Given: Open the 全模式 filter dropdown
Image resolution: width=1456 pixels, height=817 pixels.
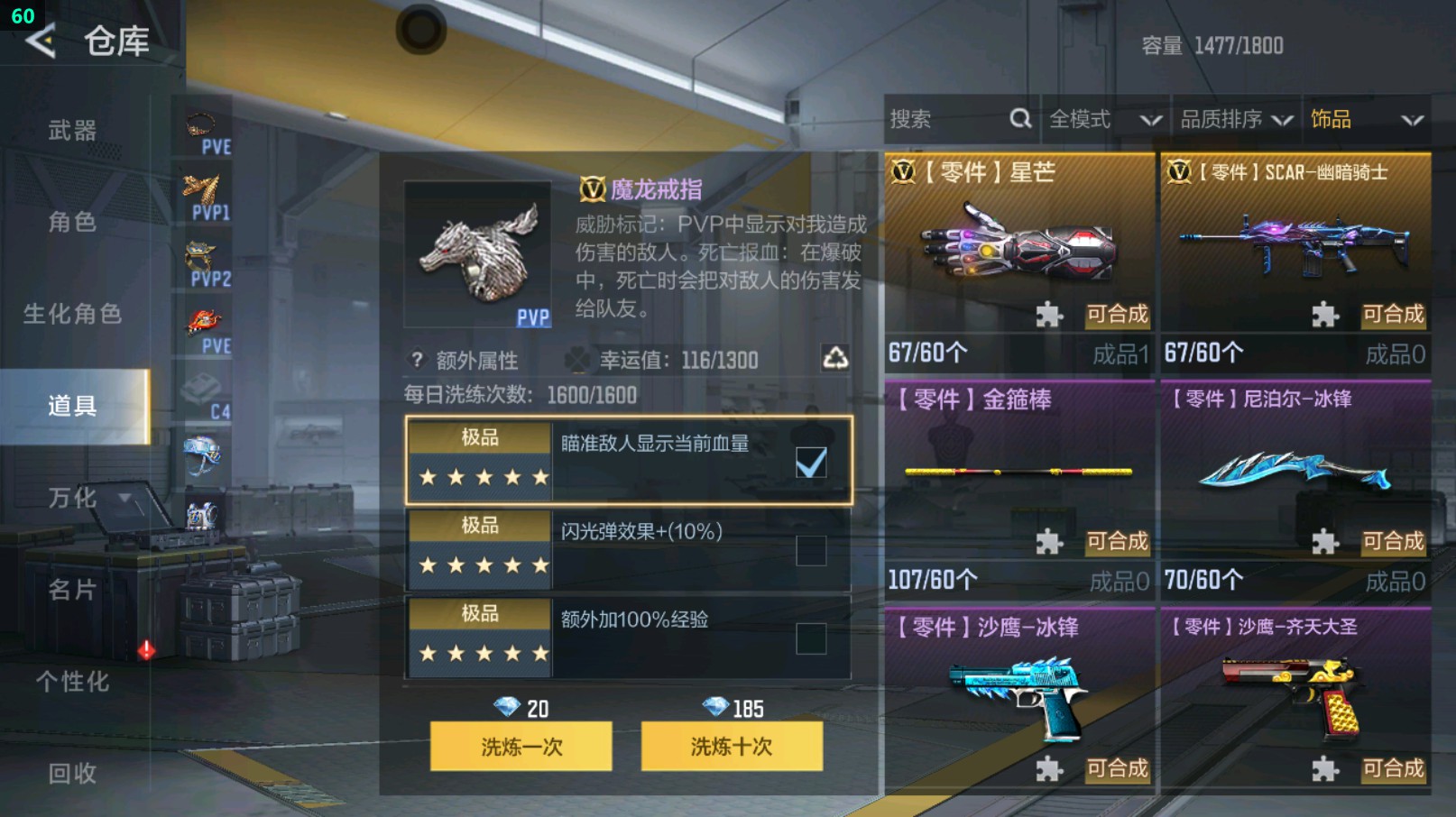Looking at the screenshot, I should (x=1099, y=118).
